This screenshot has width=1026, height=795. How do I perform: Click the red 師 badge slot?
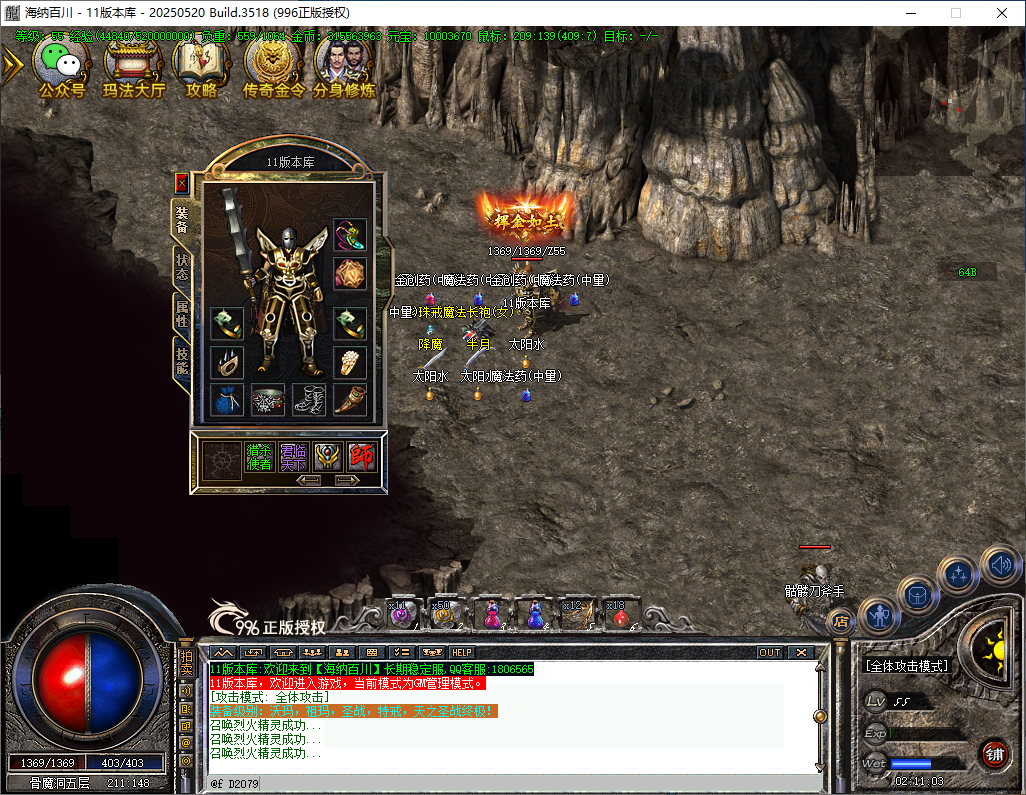(x=360, y=457)
